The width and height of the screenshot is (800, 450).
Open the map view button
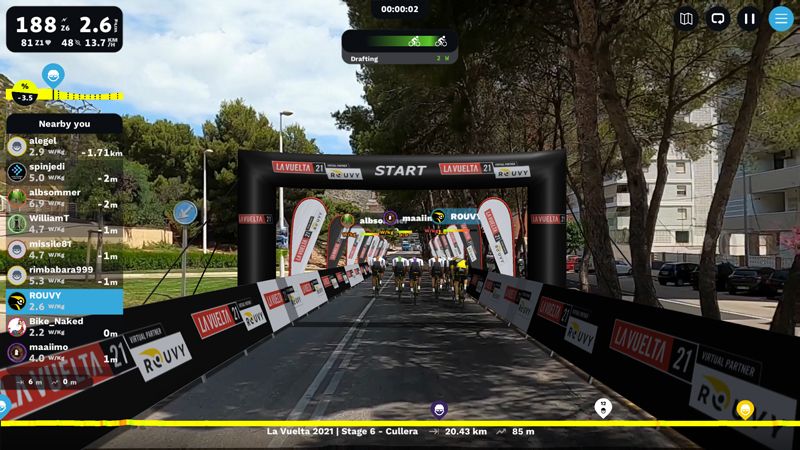(685, 18)
